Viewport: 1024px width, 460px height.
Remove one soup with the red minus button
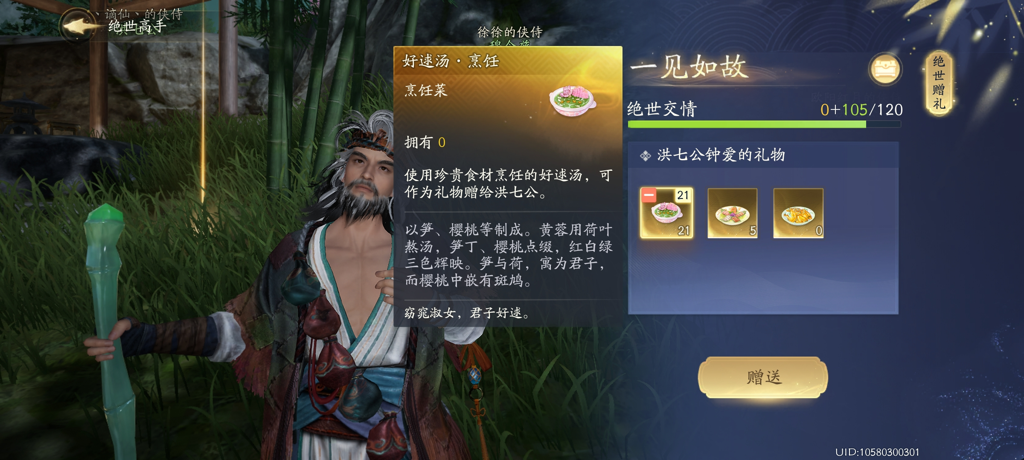click(649, 195)
